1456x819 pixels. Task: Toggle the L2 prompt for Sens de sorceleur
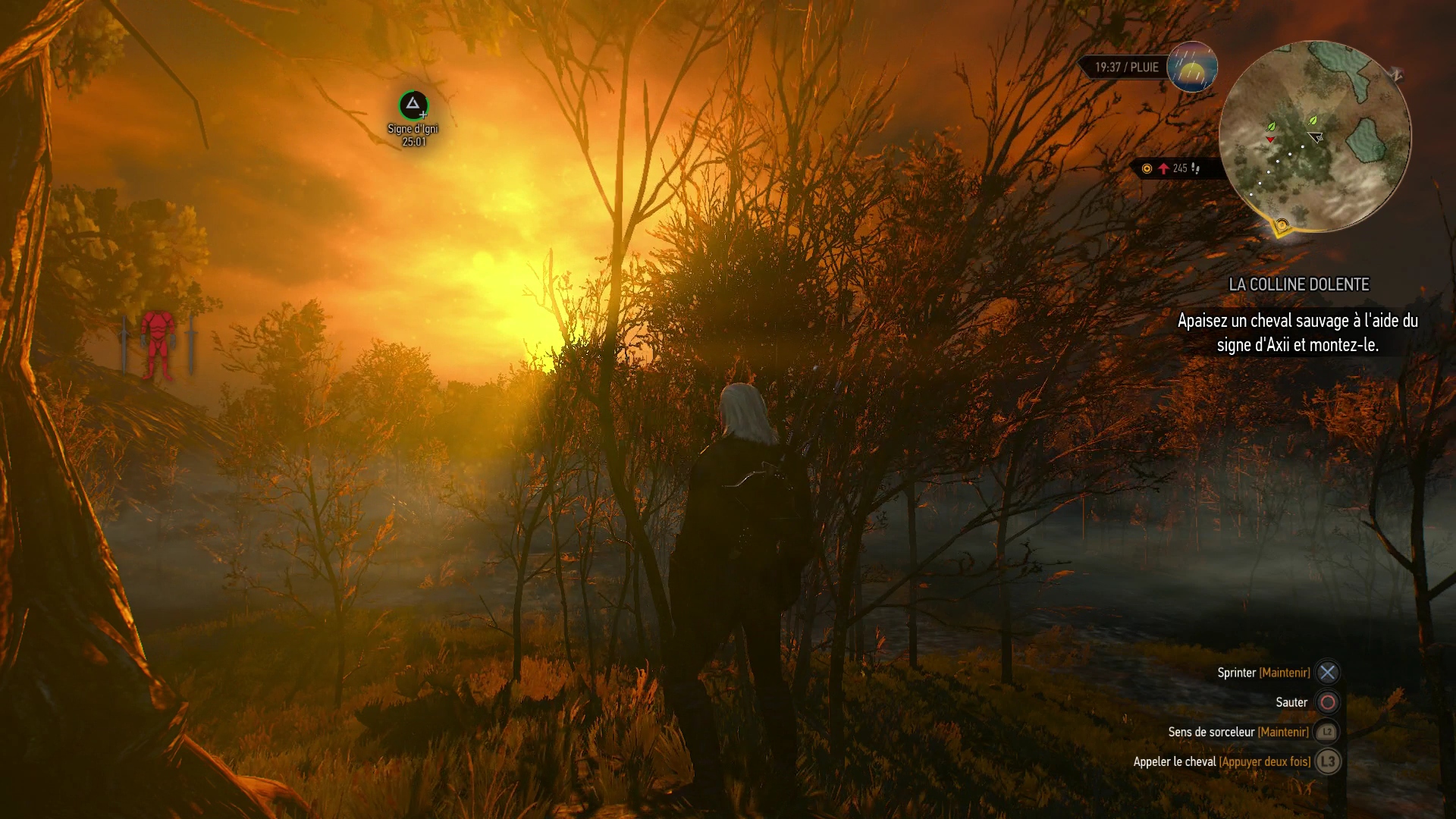pos(1326,732)
